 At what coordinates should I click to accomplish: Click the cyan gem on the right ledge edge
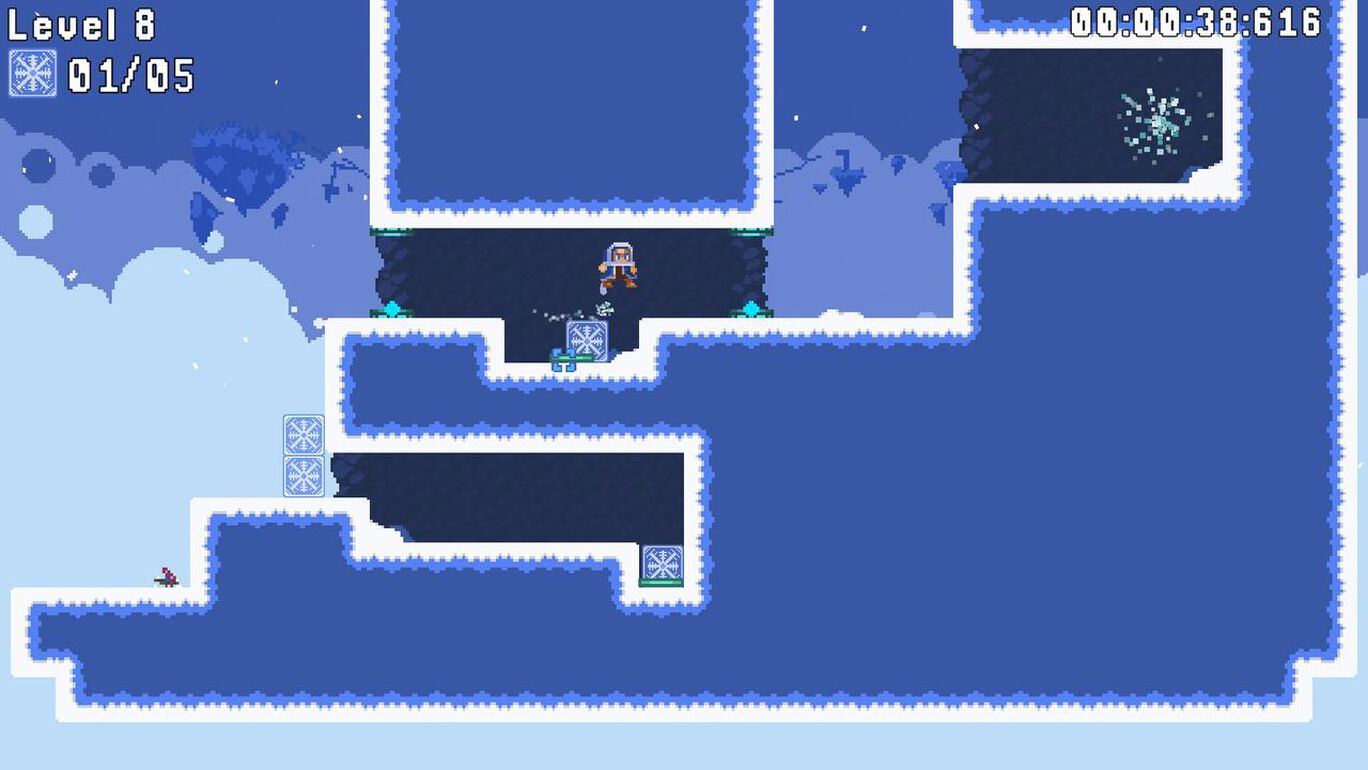coord(750,307)
